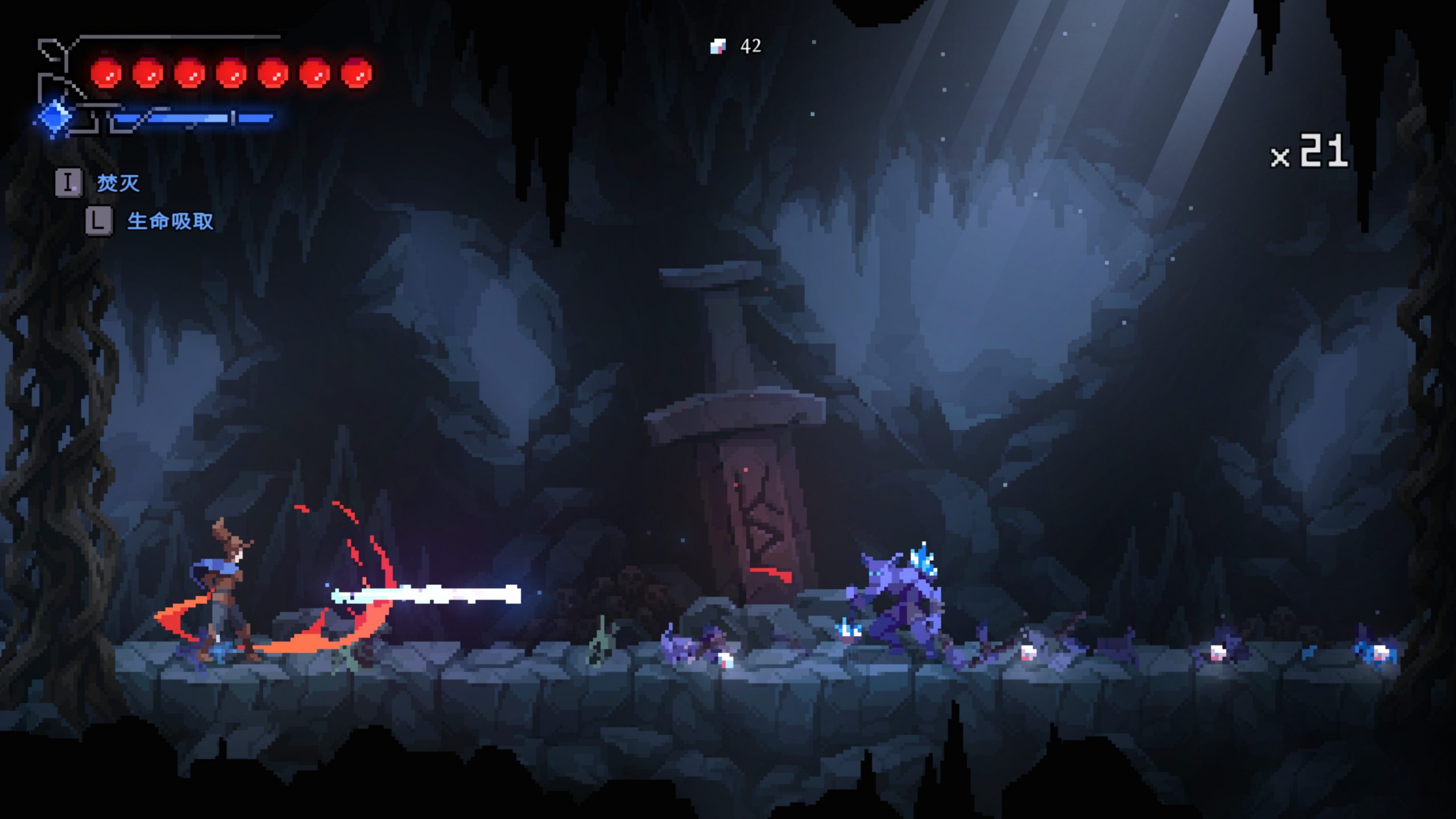Select the 焚灭 skill label
The image size is (1456, 819).
pyautogui.click(x=118, y=183)
